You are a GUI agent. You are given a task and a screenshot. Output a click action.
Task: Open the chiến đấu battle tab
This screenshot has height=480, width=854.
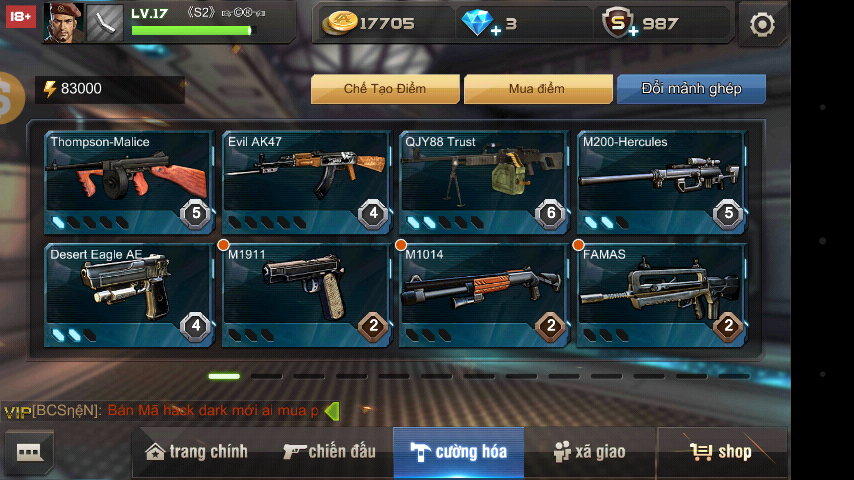click(x=329, y=452)
